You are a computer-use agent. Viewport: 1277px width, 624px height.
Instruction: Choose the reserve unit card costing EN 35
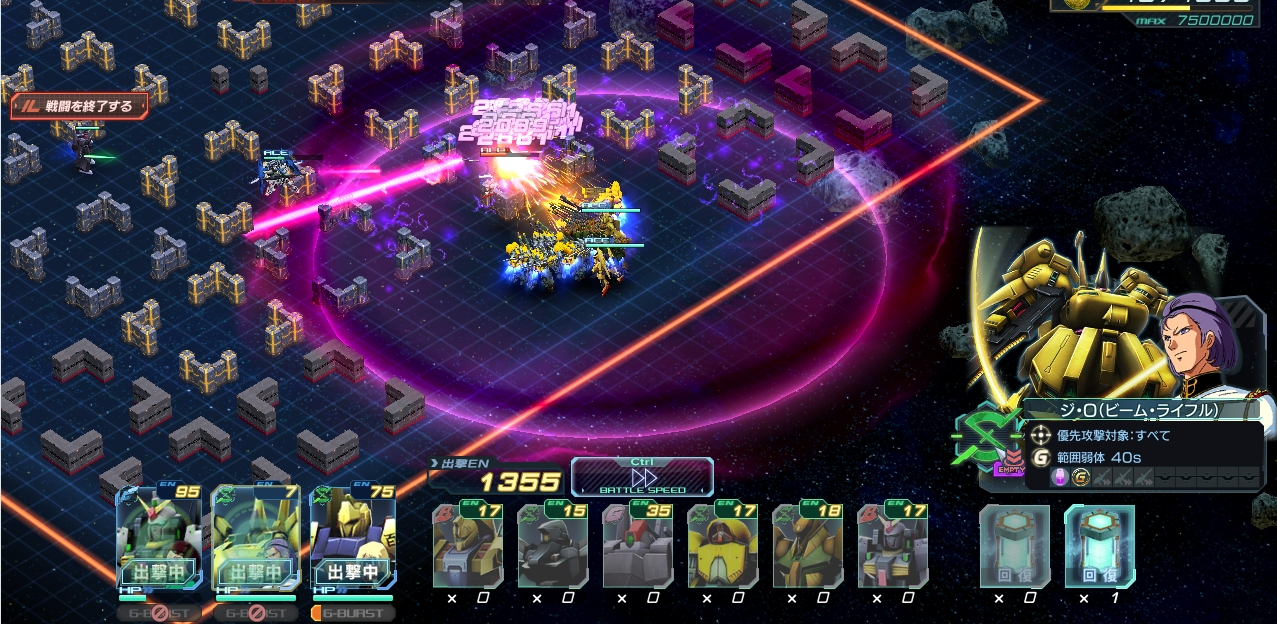[x=637, y=546]
